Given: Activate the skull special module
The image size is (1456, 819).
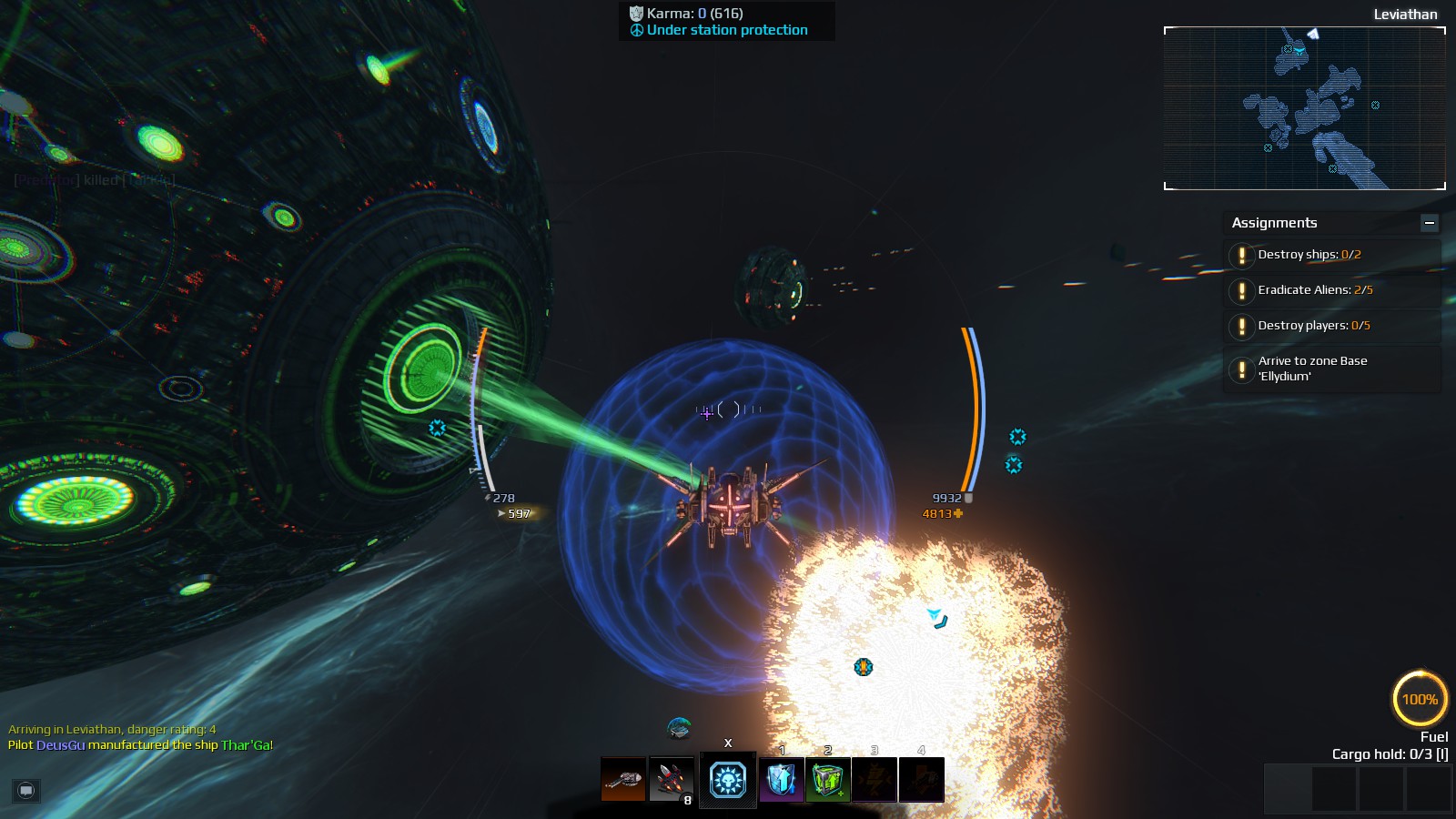Looking at the screenshot, I should pos(728,780).
